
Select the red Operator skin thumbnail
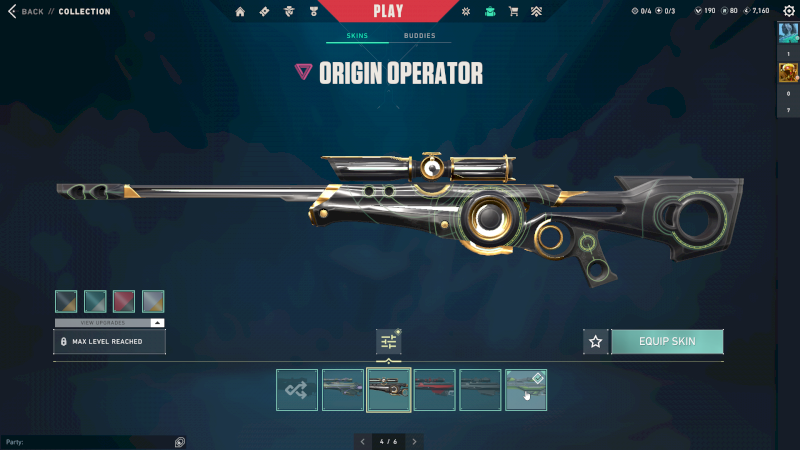click(434, 390)
